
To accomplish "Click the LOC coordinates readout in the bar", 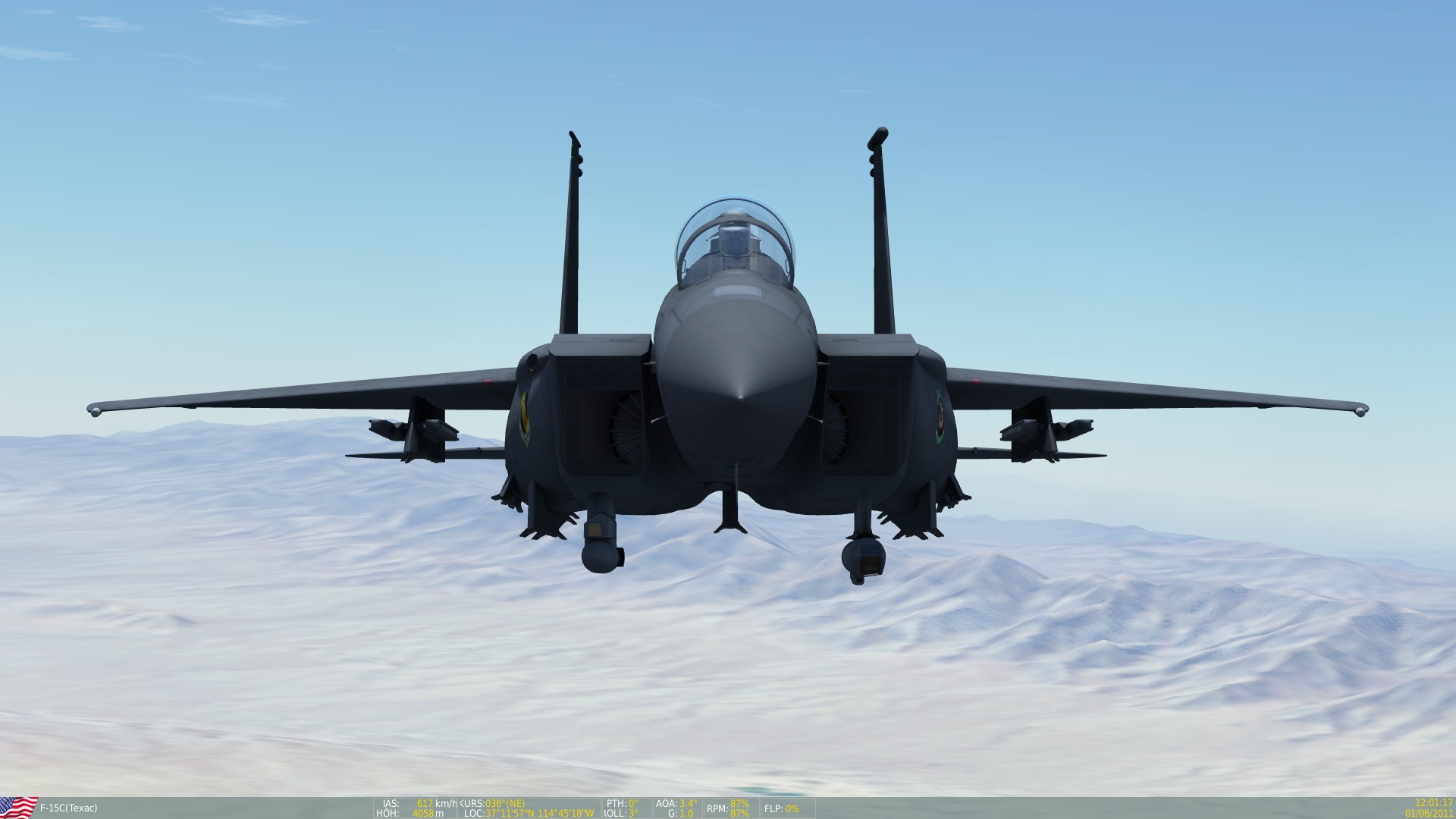I will tap(531, 814).
